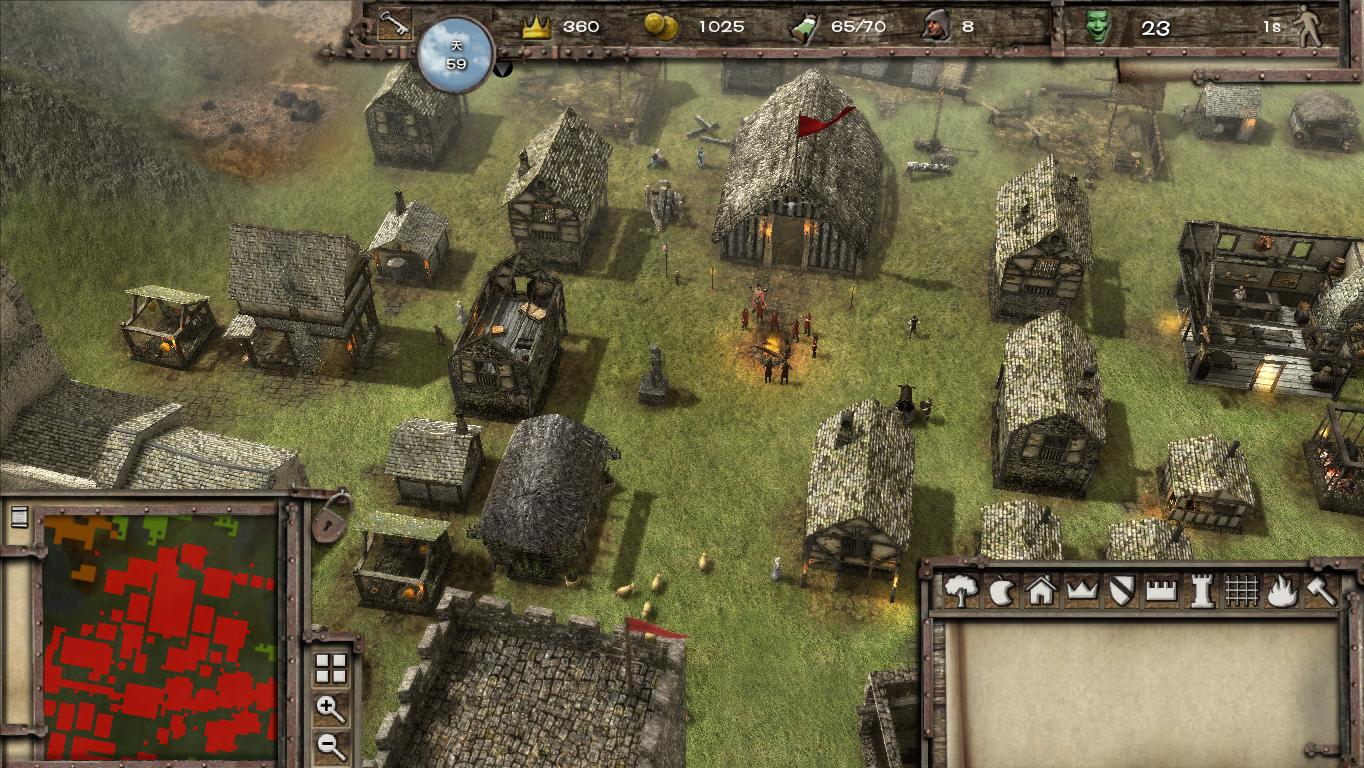Screen dimensions: 1364x768
Task: Open the house (town) build category
Action: [x=1041, y=591]
